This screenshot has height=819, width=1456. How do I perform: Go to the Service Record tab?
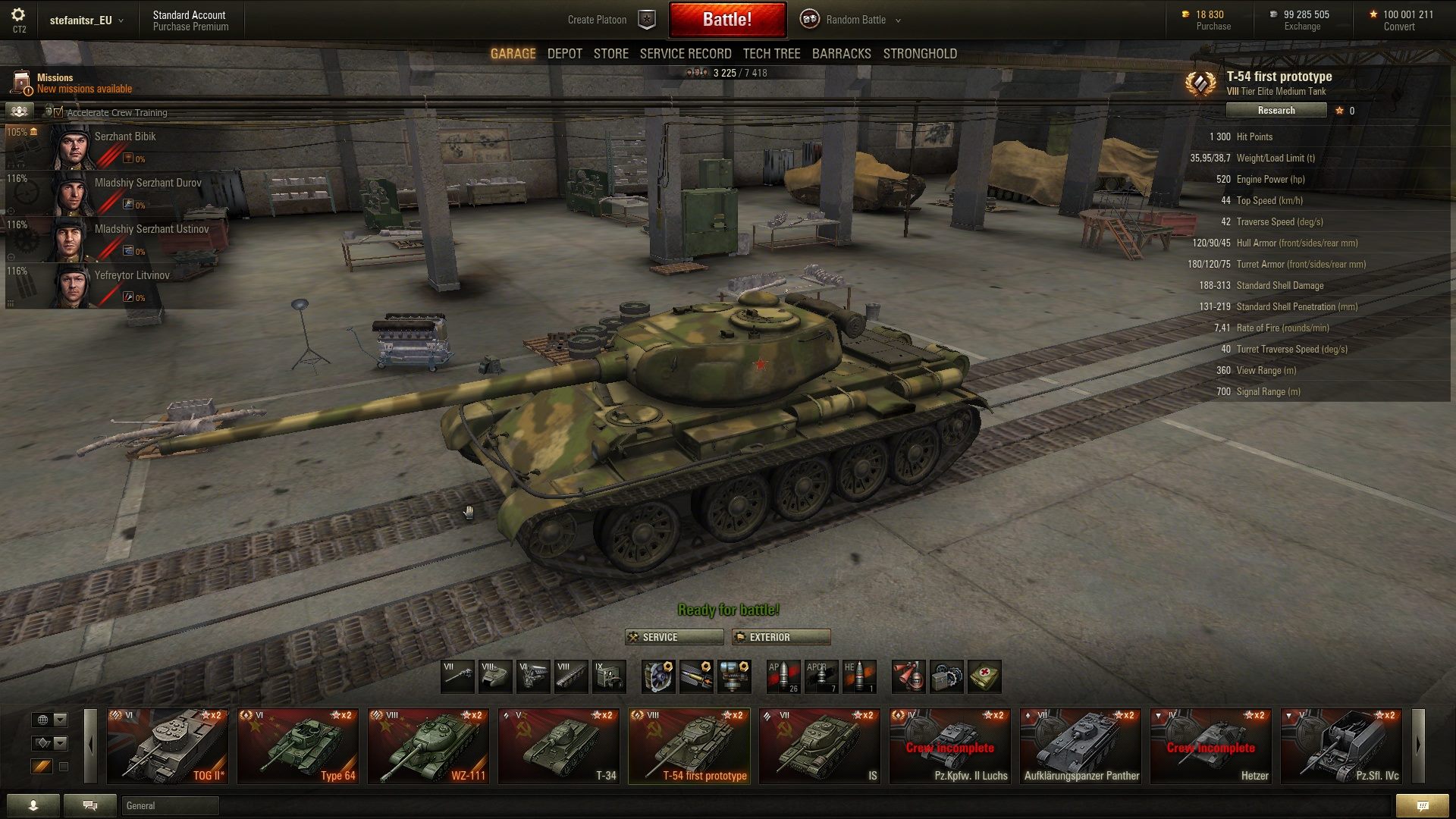click(x=685, y=54)
